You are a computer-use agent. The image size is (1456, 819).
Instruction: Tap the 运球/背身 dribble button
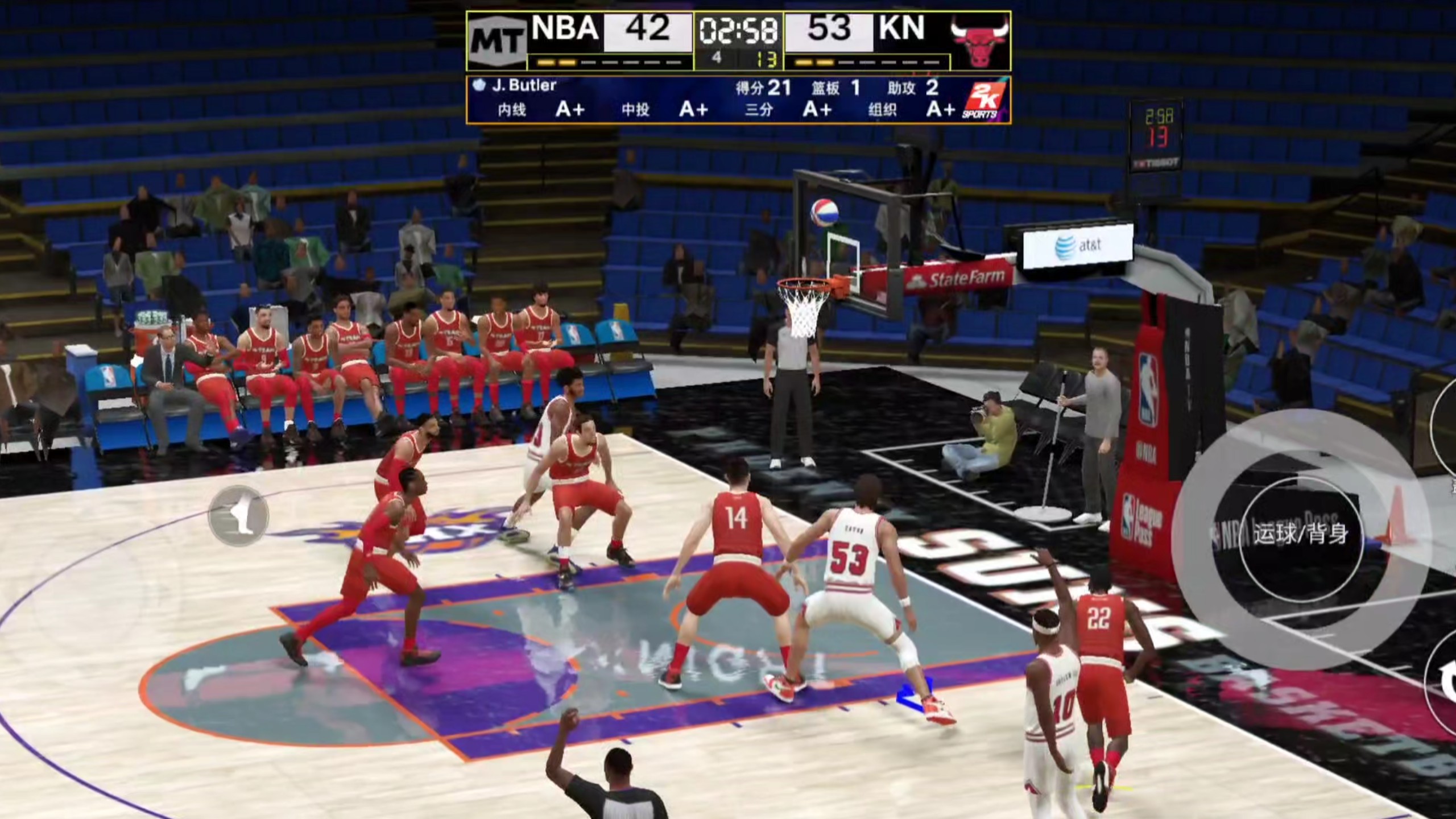tap(1301, 534)
